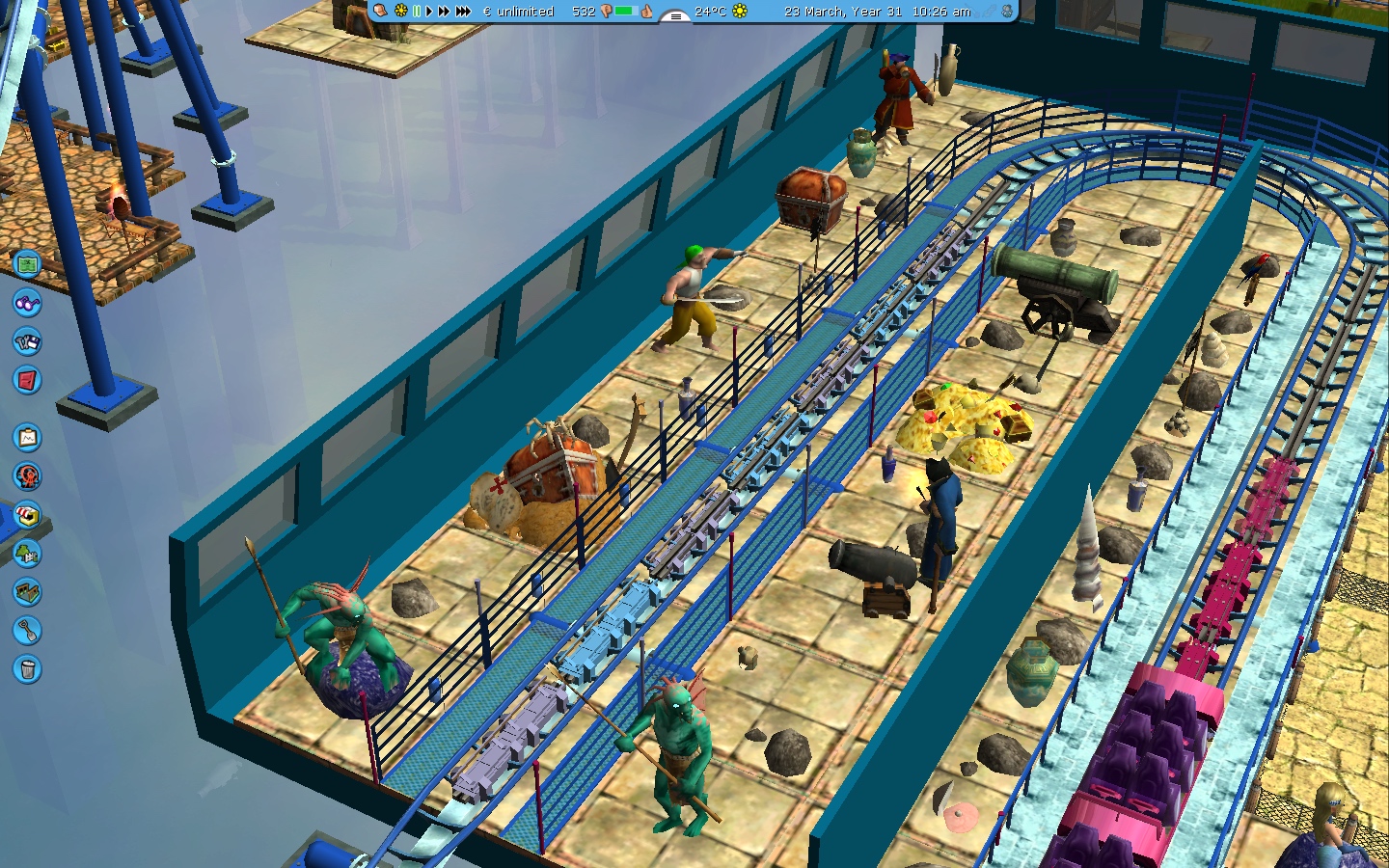This screenshot has width=1389, height=868.
Task: Activate the trash can delete tool
Action: click(x=27, y=669)
